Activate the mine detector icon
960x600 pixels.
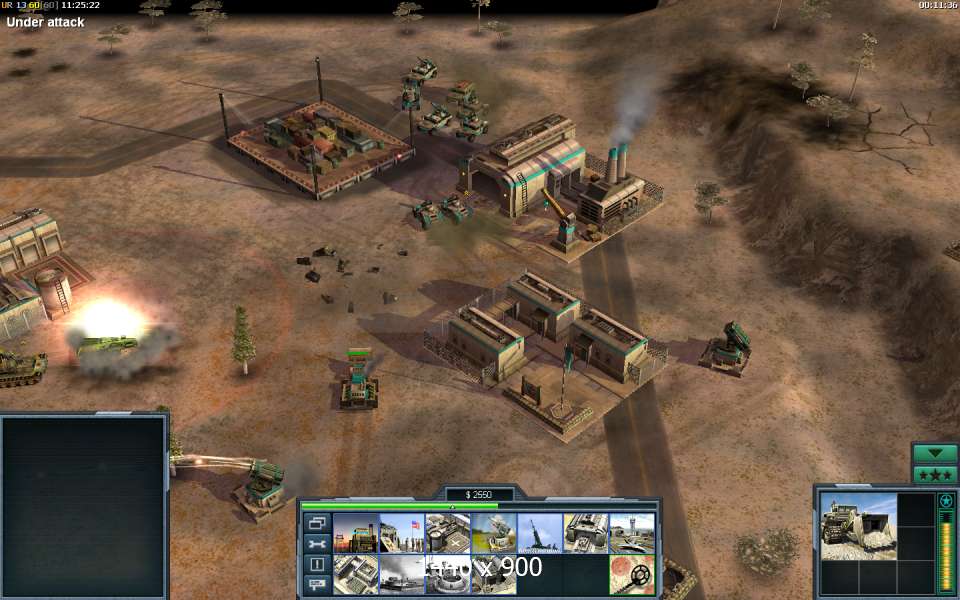point(631,574)
